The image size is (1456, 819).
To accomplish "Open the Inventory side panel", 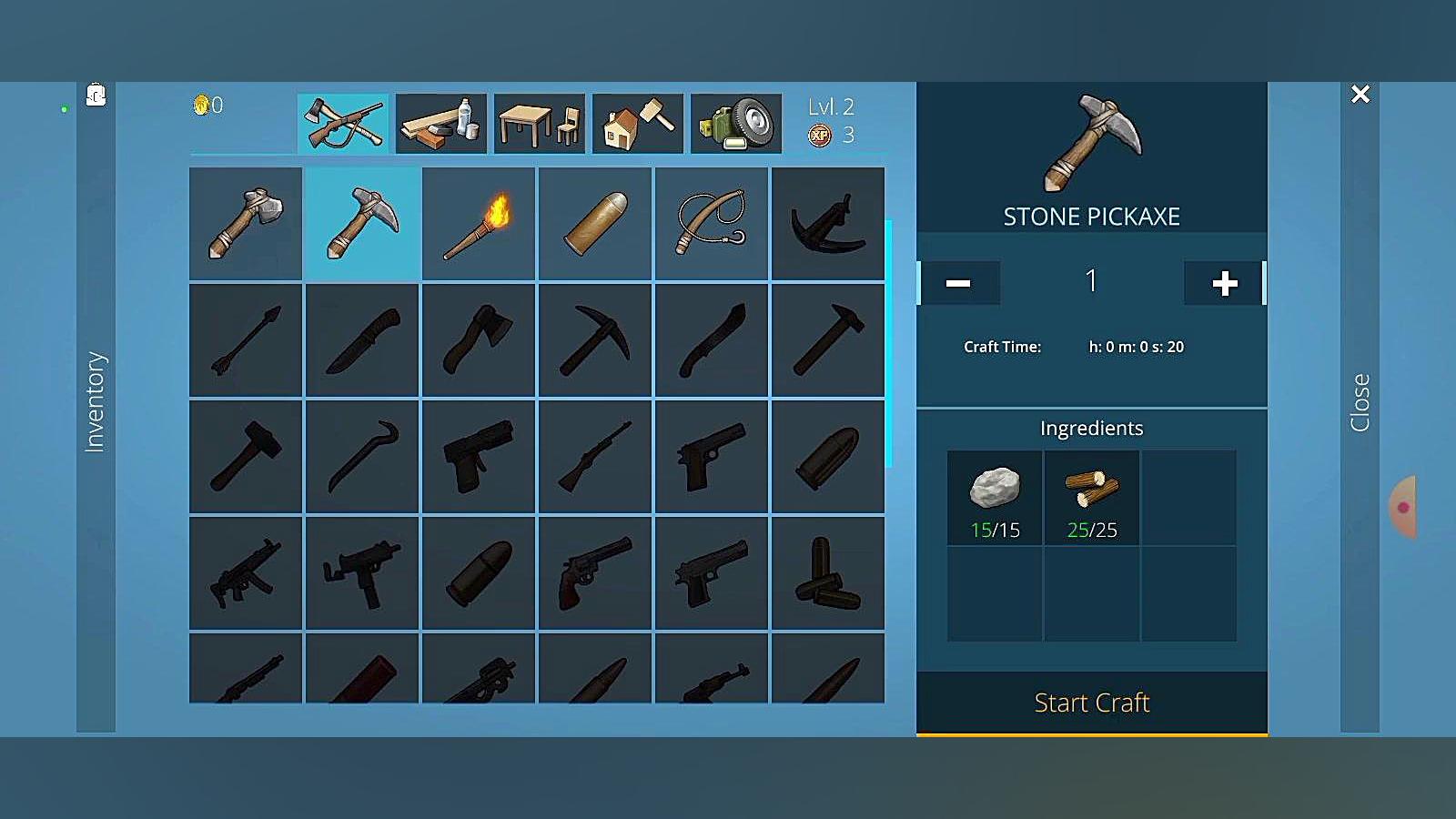I will pos(96,401).
